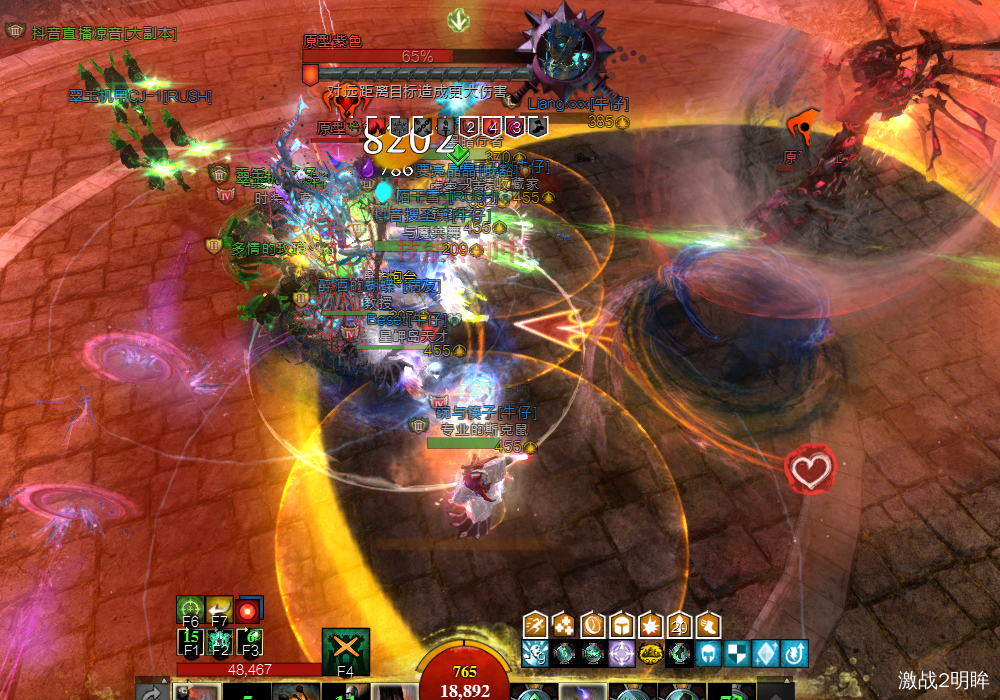Check the orange helmet boon icon

click(x=622, y=626)
